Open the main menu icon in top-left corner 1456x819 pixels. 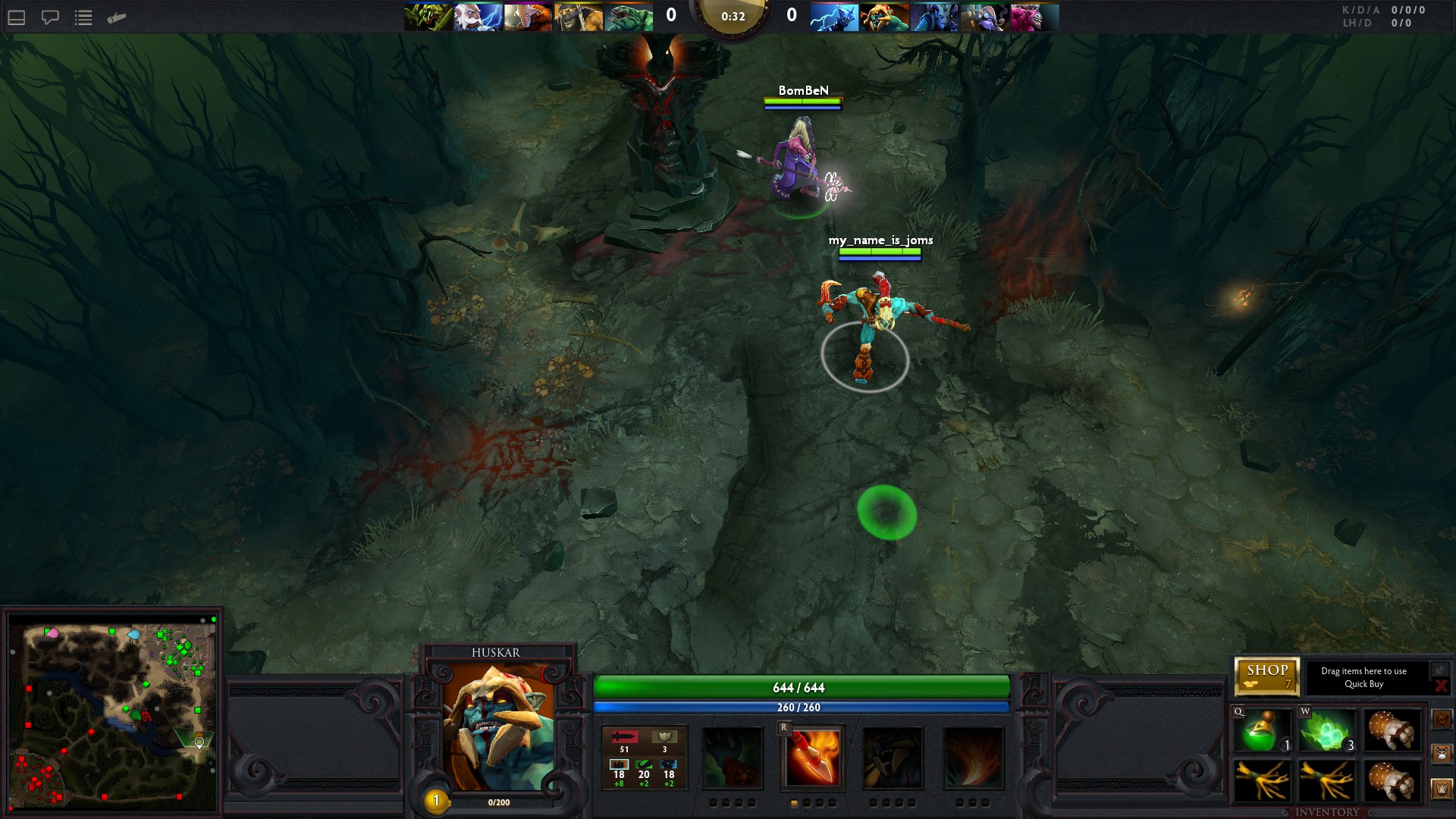17,17
